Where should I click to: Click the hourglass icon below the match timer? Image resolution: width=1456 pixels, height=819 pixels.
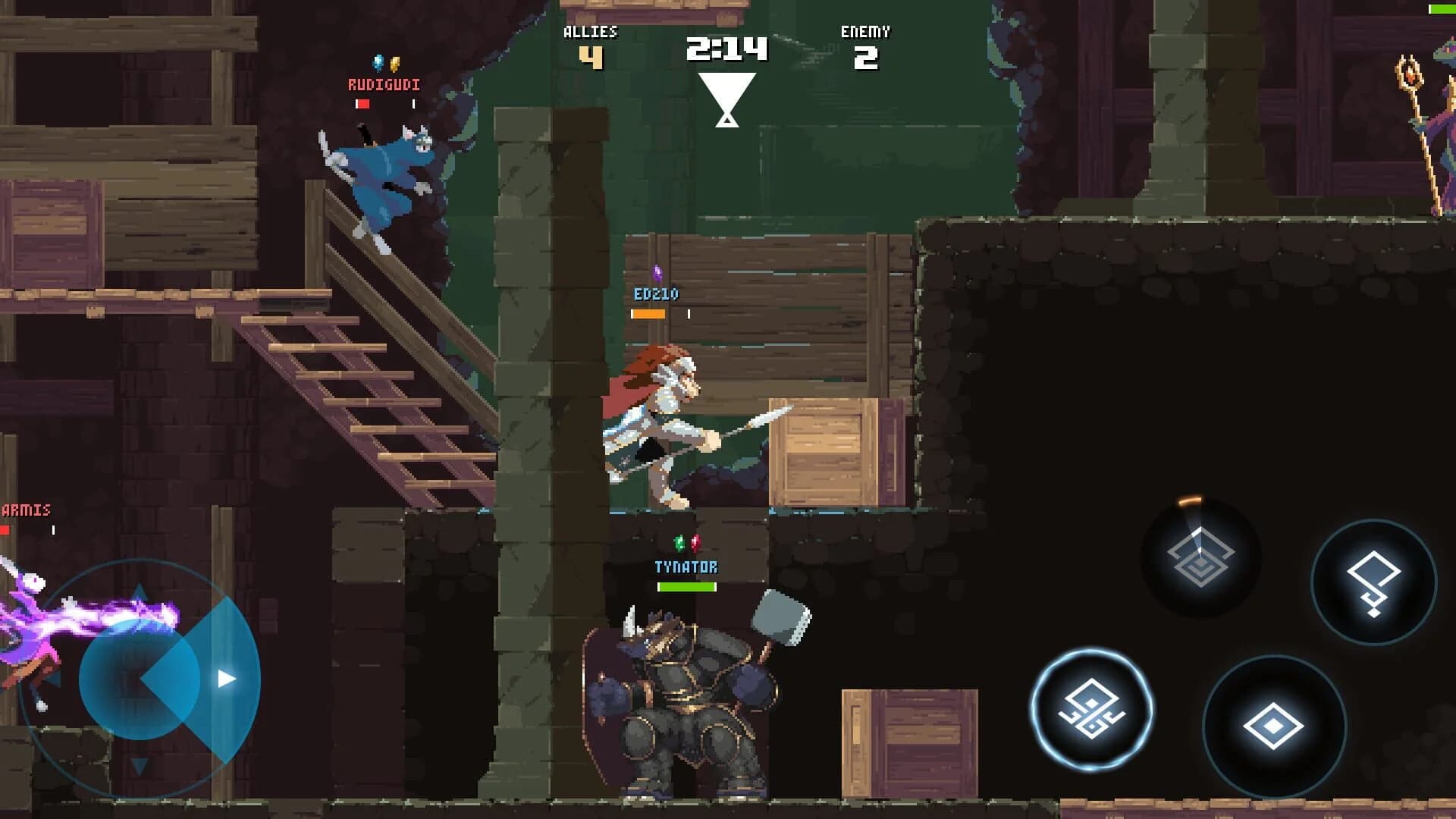point(726,99)
